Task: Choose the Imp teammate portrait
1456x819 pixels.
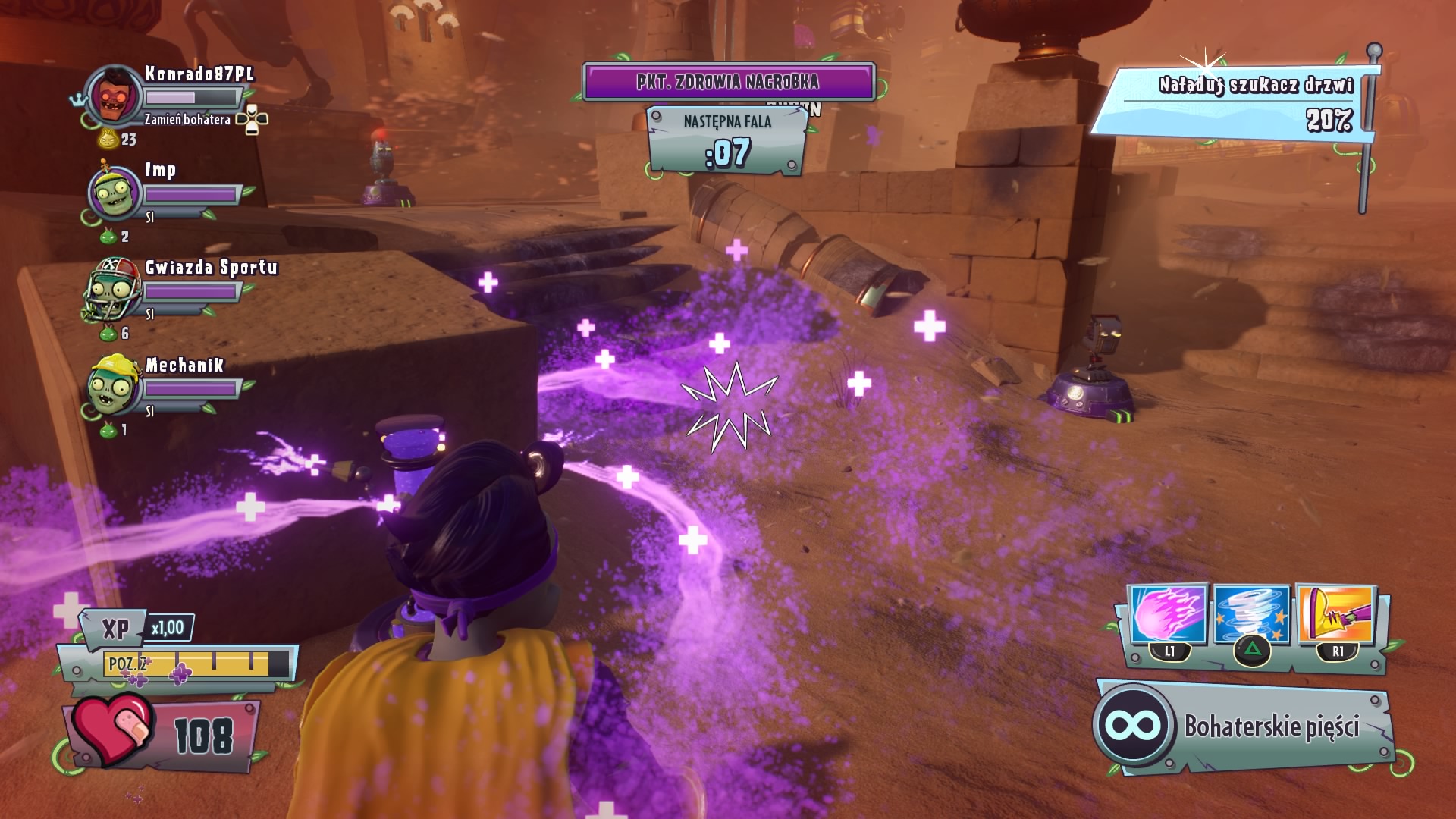Action: pos(114,193)
